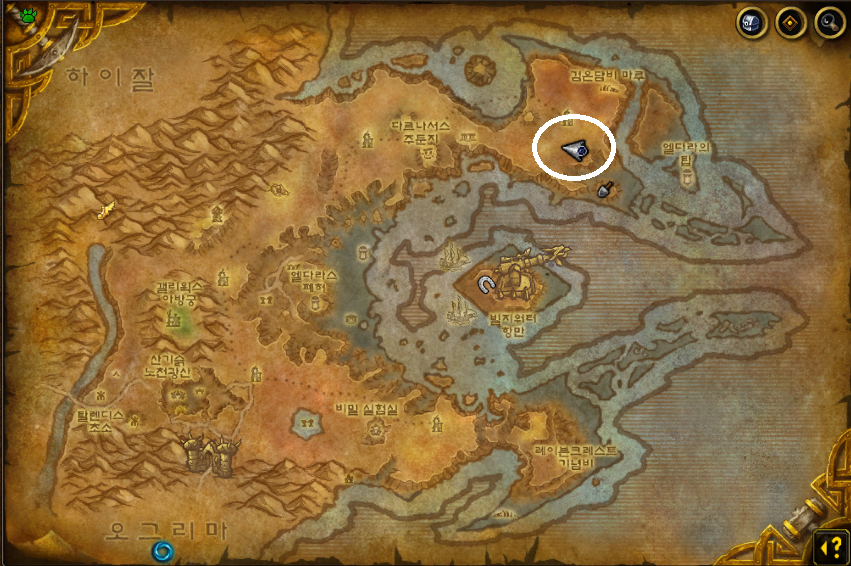Image resolution: width=851 pixels, height=566 pixels.
Task: Open the magnifying glass map search
Action: click(x=829, y=22)
